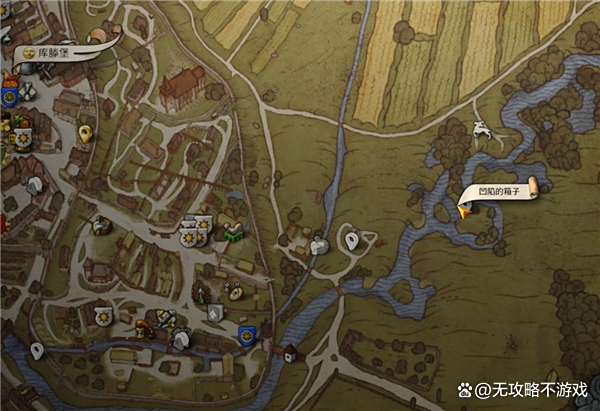The width and height of the screenshot is (600, 411).
Task: Select the blue wheel shield marker
Action: [246, 335]
